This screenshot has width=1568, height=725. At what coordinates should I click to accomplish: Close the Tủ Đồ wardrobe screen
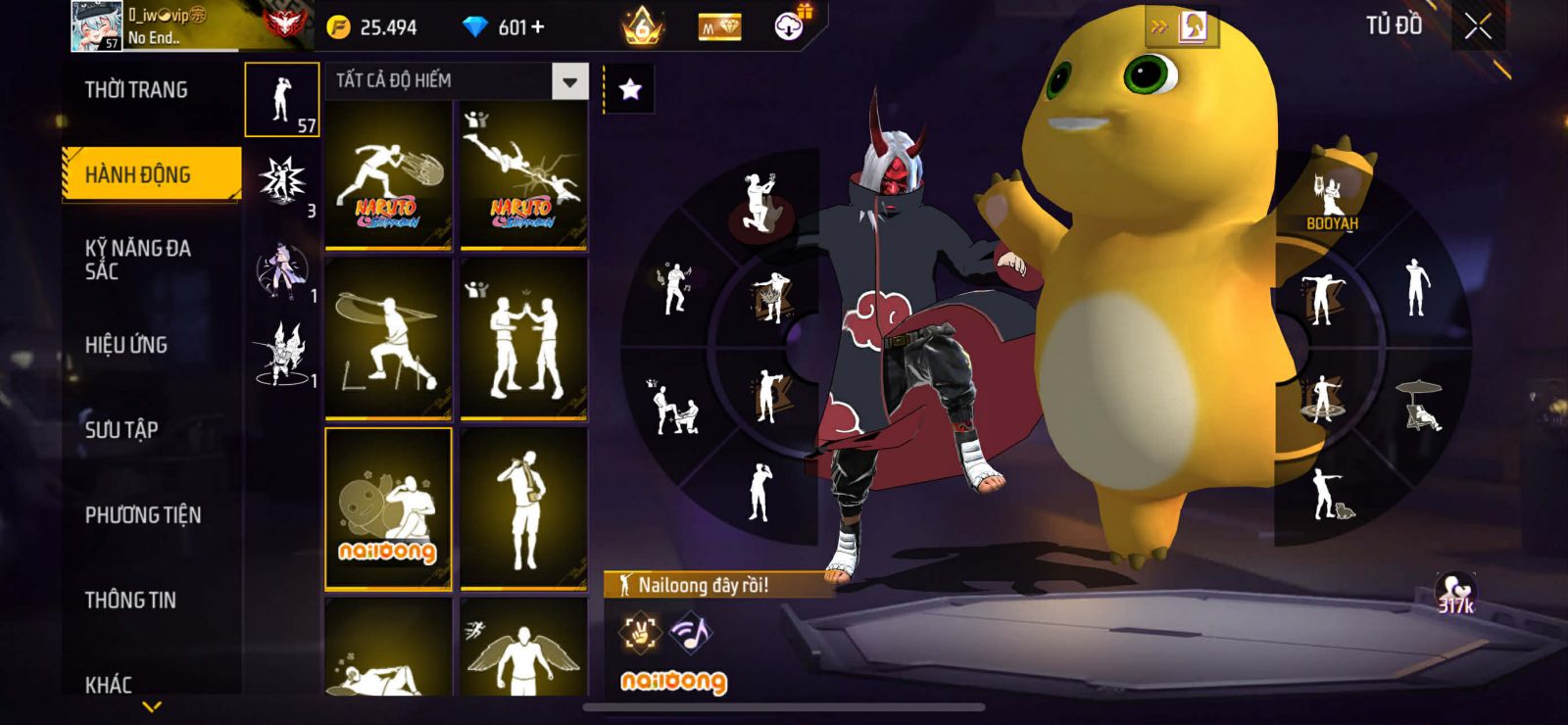point(1478,26)
